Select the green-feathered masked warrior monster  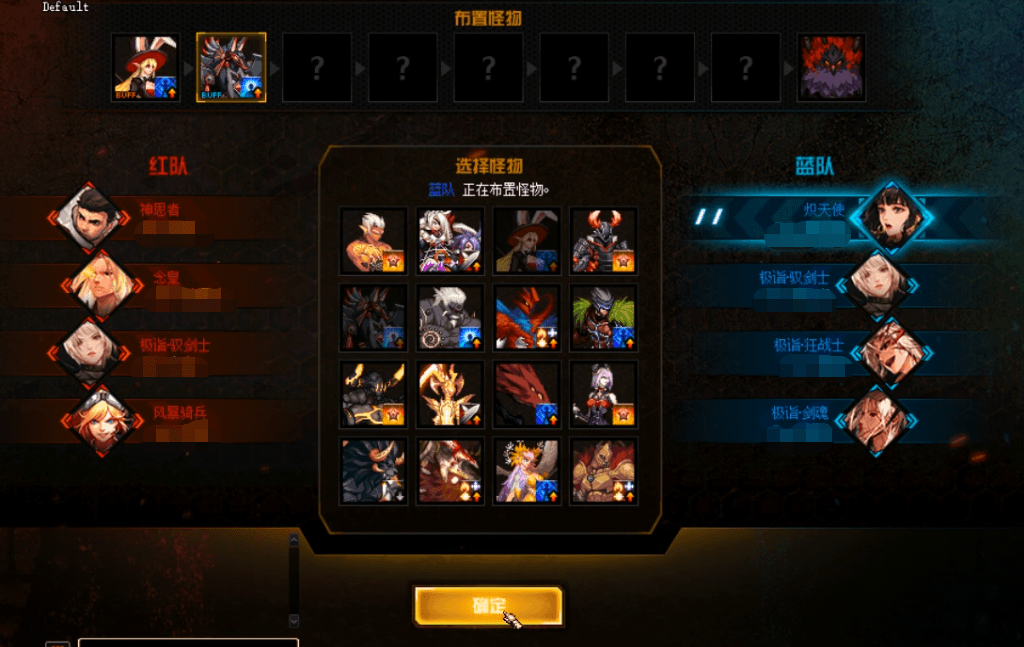point(603,318)
